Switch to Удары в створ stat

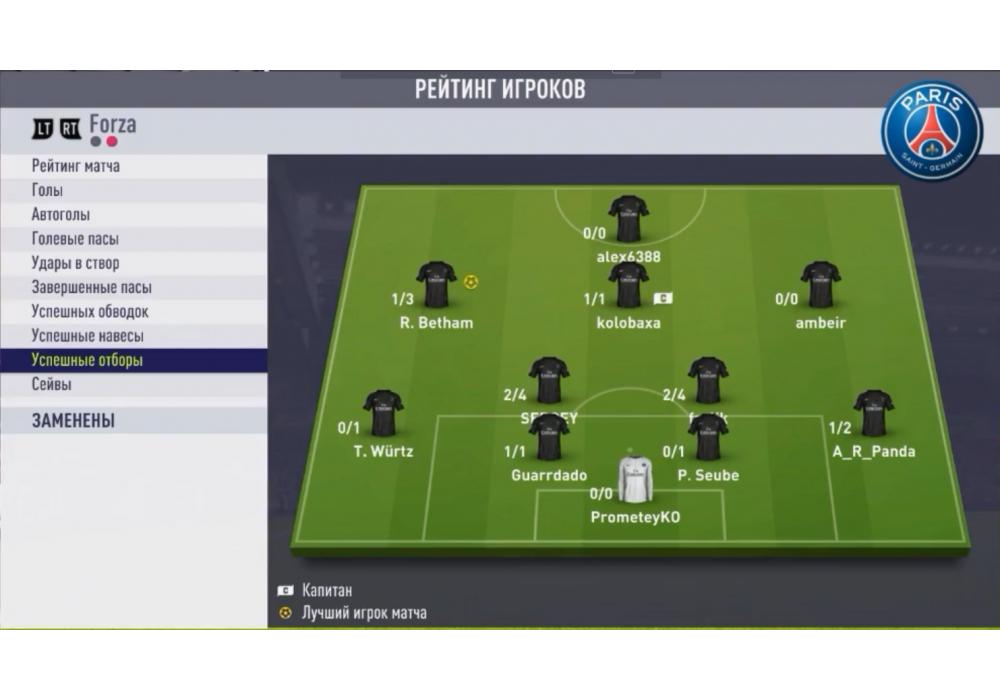75,263
